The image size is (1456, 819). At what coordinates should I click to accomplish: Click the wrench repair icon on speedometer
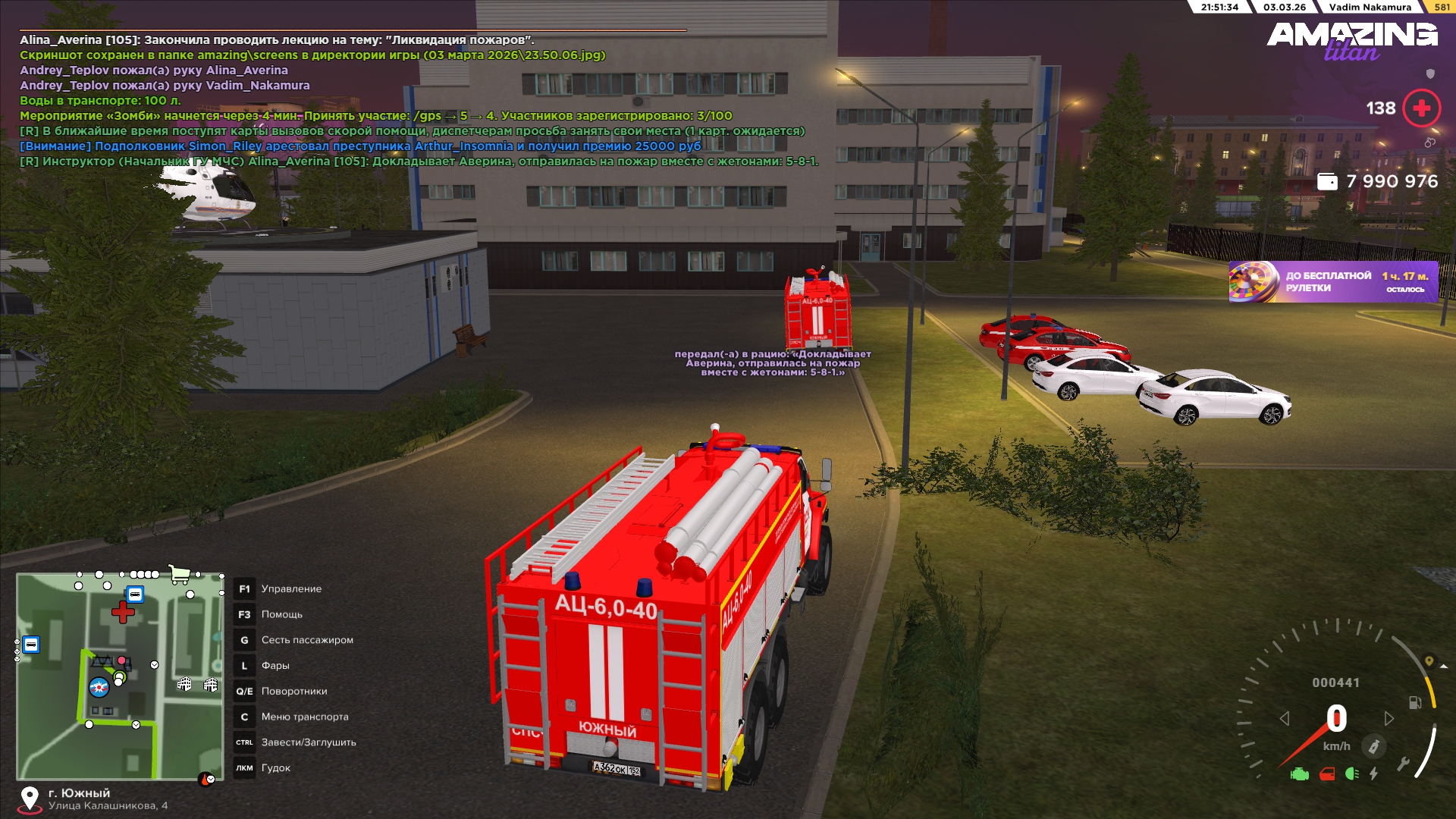1403,764
